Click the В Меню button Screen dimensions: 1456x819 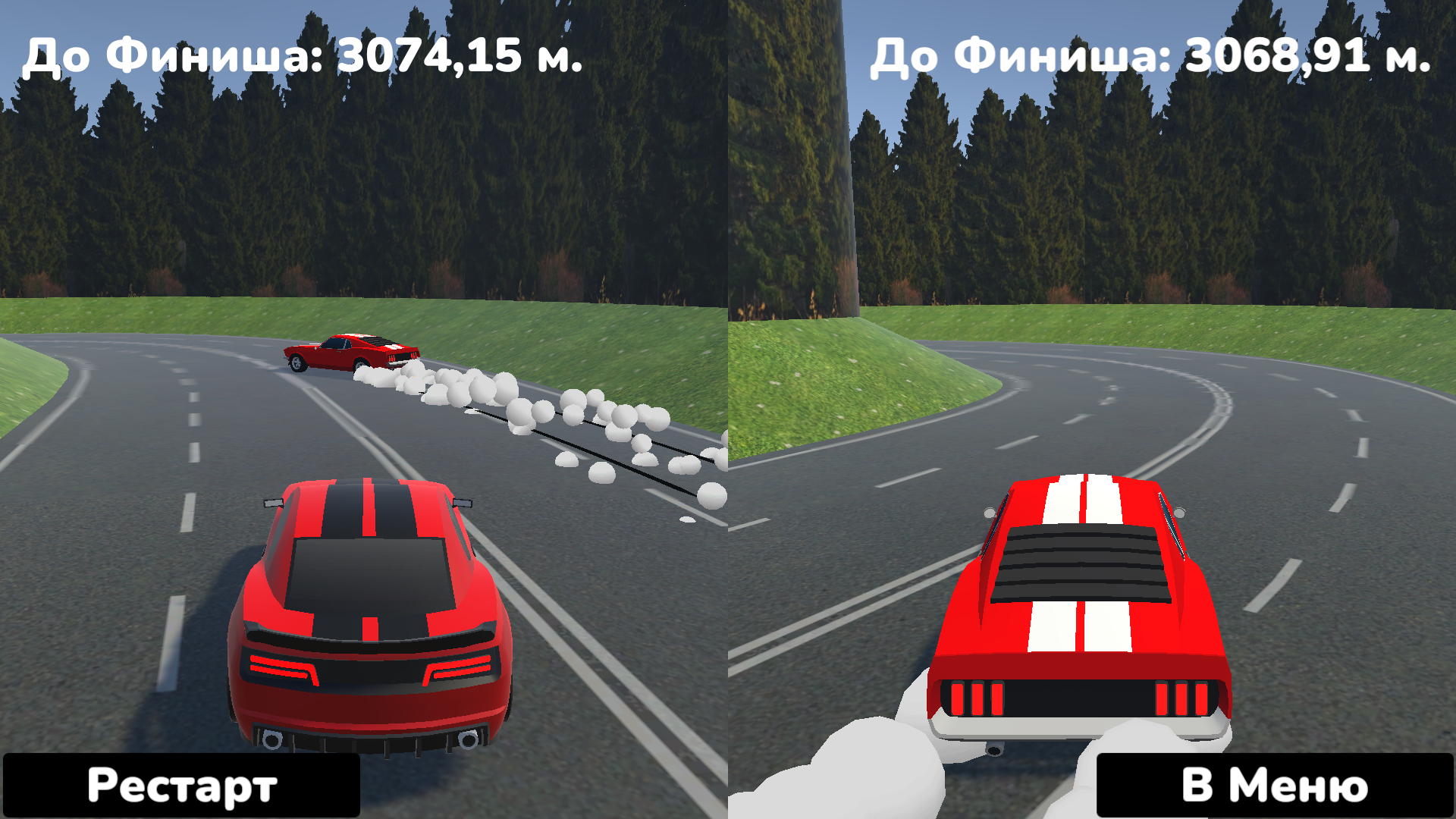[1274, 786]
